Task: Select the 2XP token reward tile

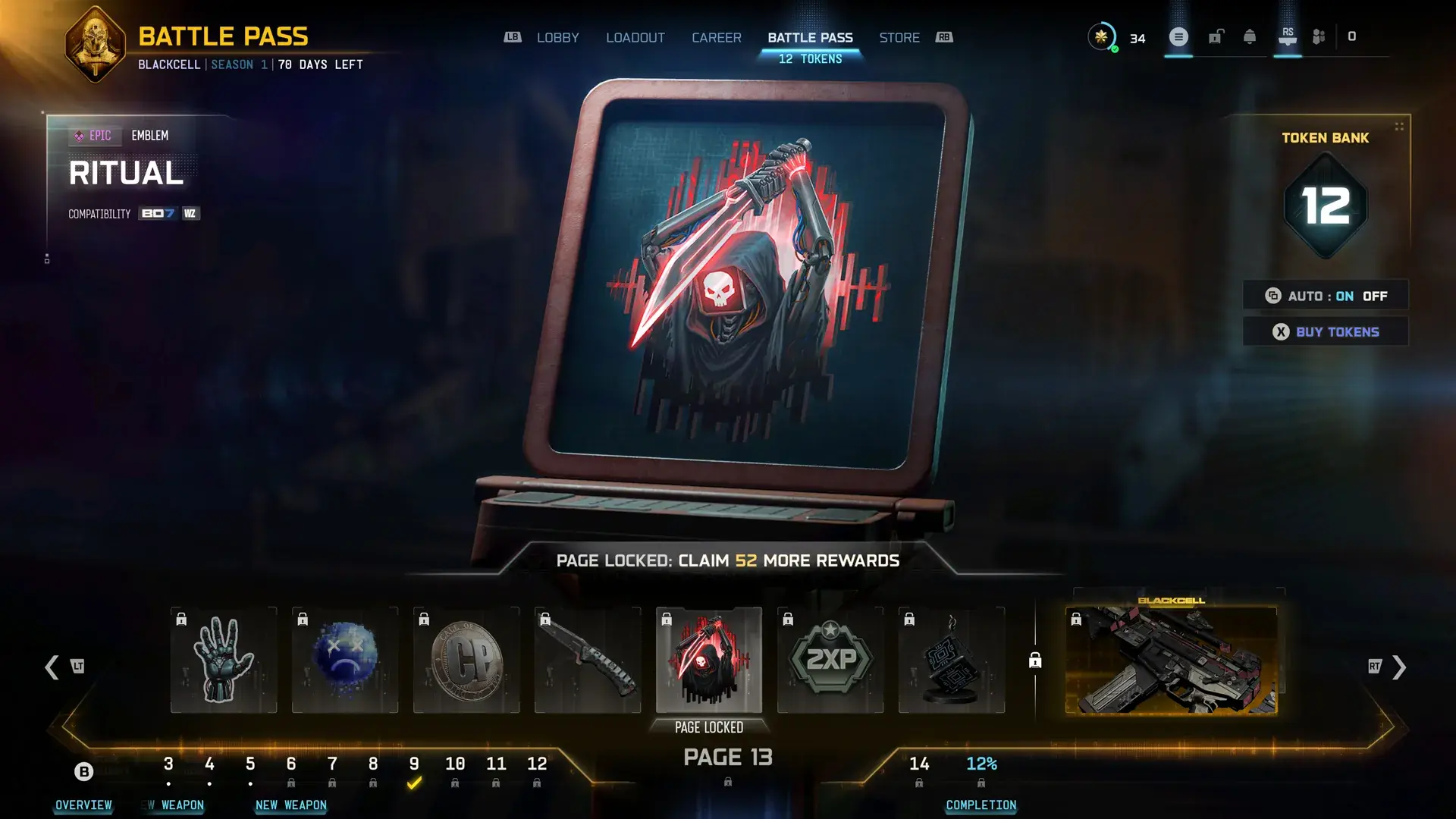Action: (x=830, y=660)
